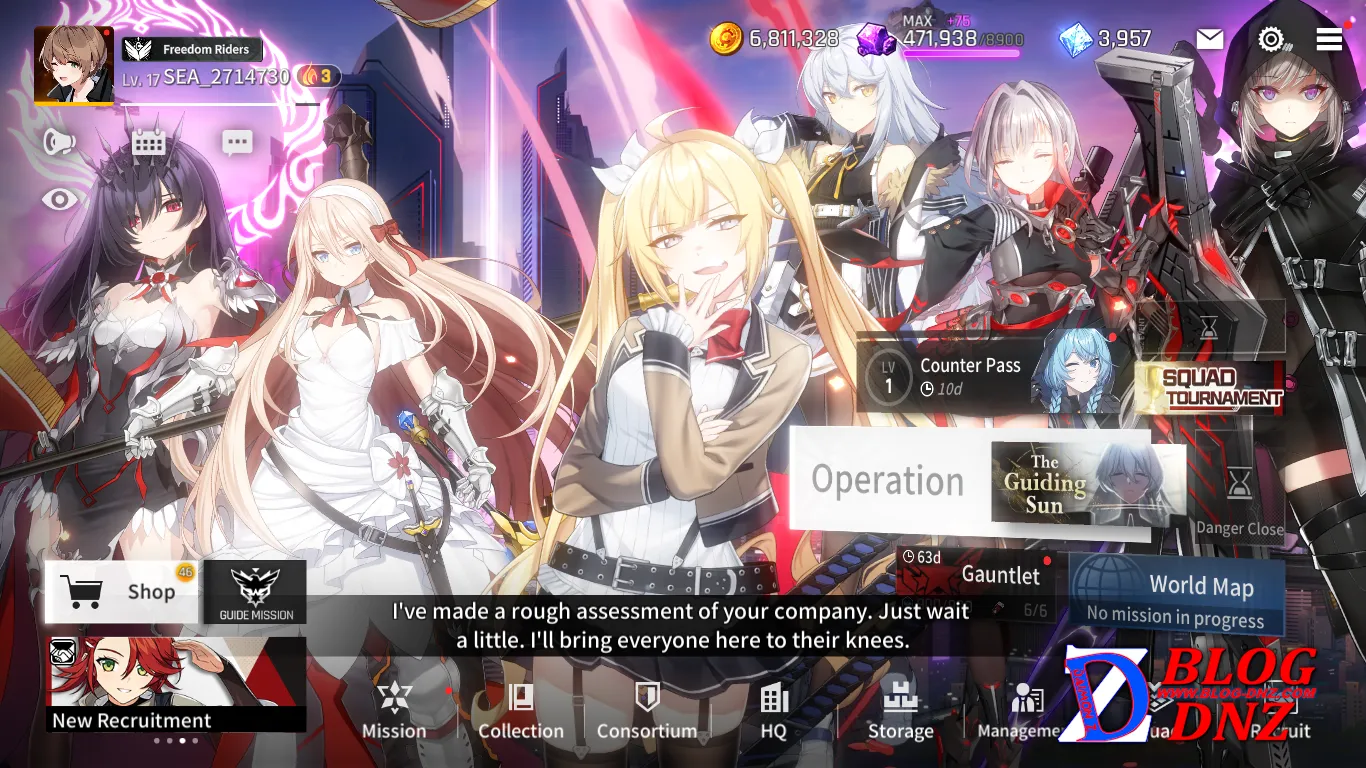Open the Storage menu

pos(900,711)
